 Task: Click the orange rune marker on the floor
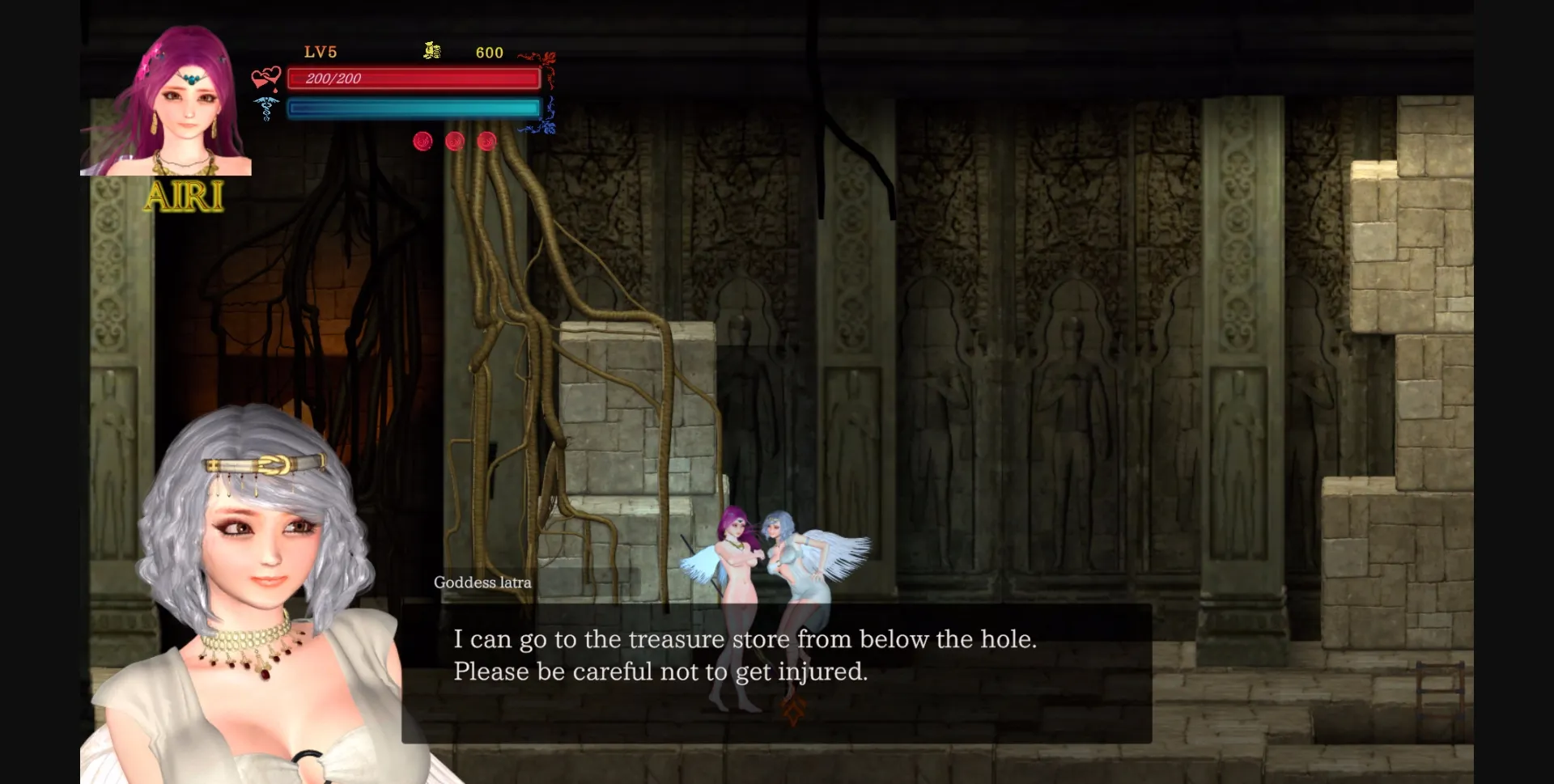tap(792, 710)
